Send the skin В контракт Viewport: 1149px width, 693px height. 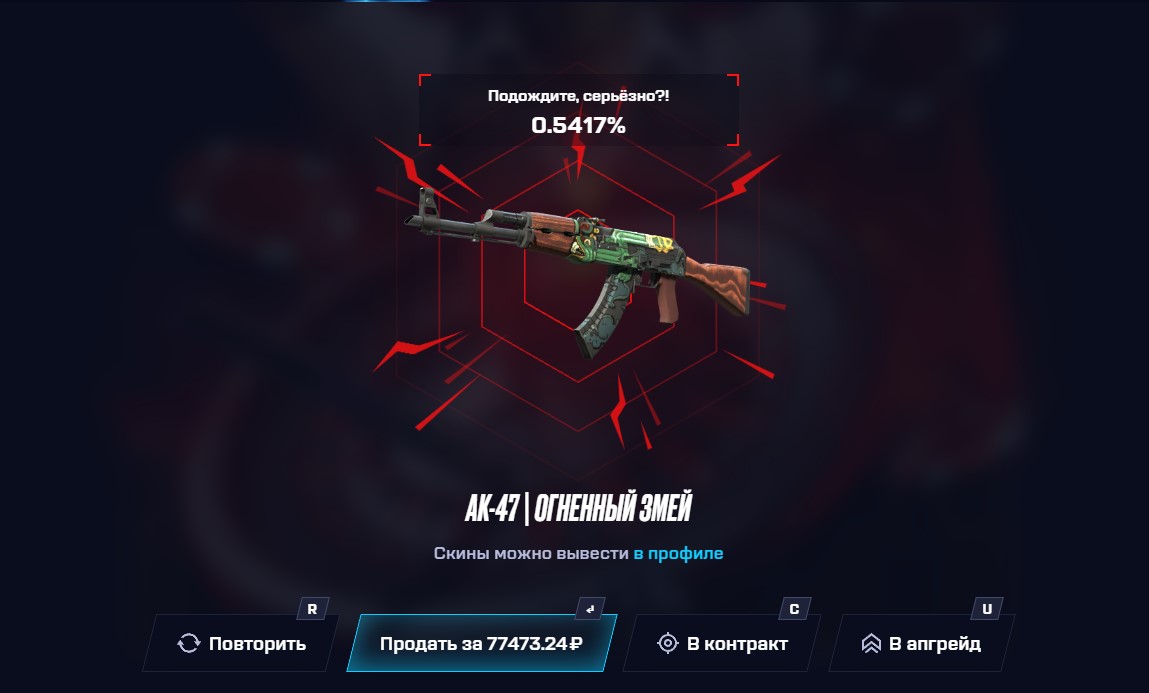point(722,643)
